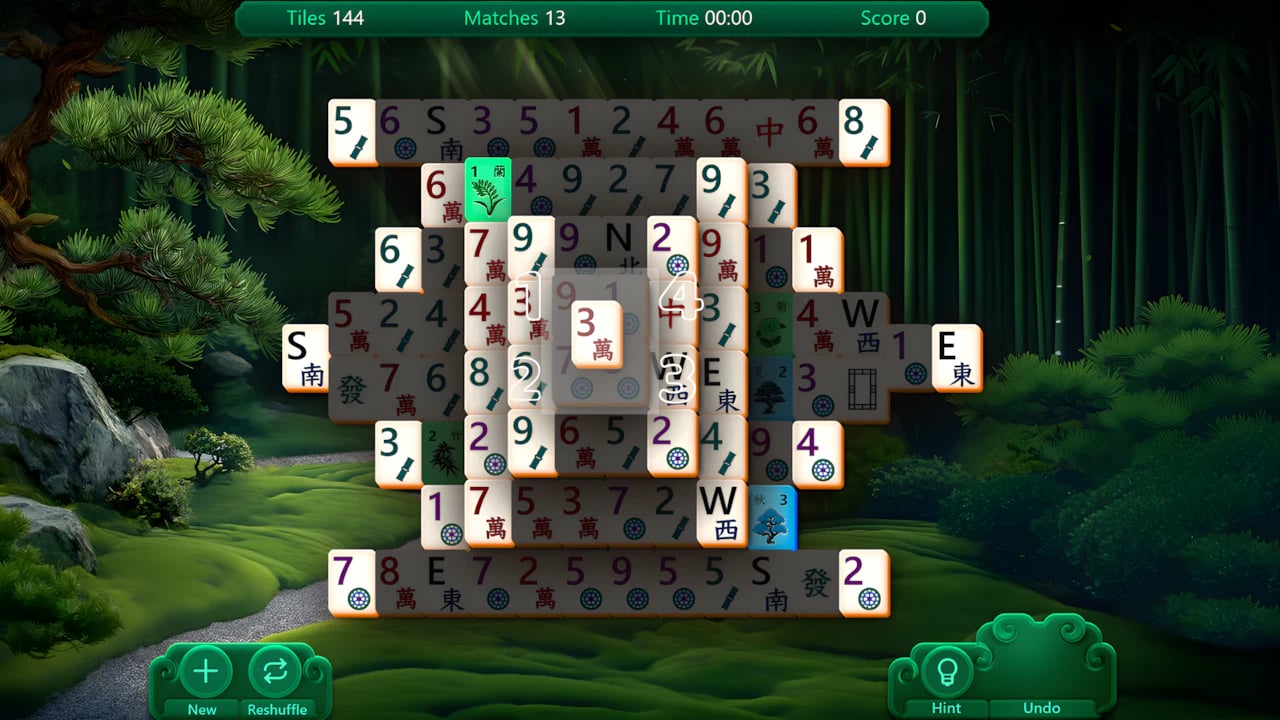Click the 3 Characters tile in the center
This screenshot has width=1280, height=720.
pos(595,335)
